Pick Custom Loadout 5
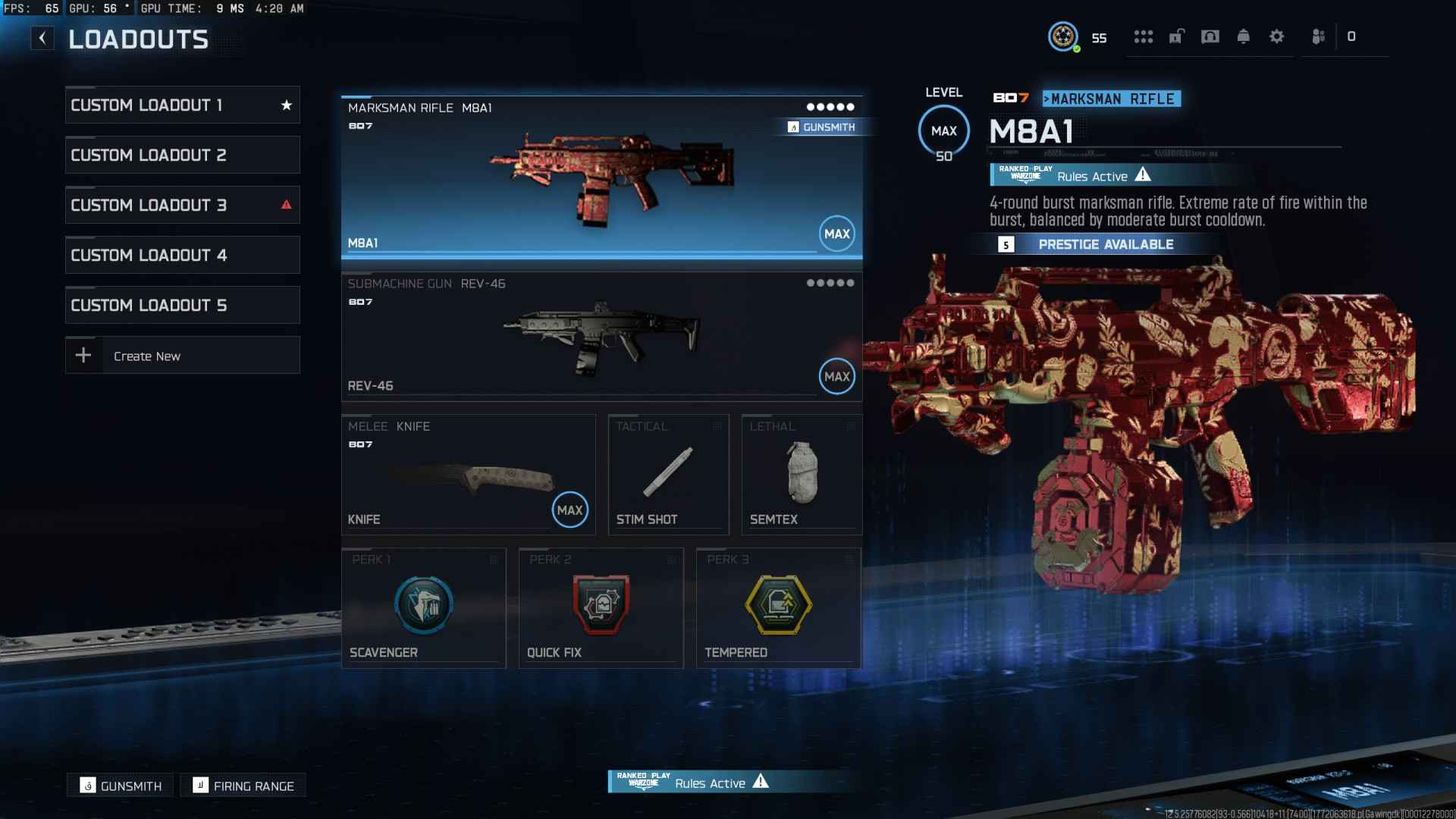Viewport: 1456px width, 819px height. point(182,306)
